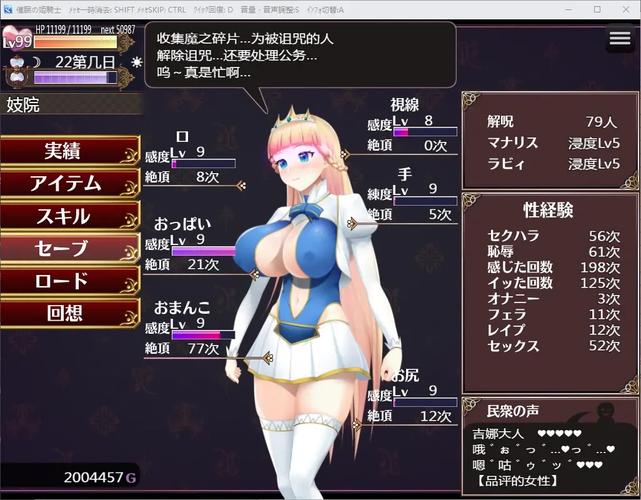Open the スキル skills menu
641x500 pixels.
tap(67, 216)
